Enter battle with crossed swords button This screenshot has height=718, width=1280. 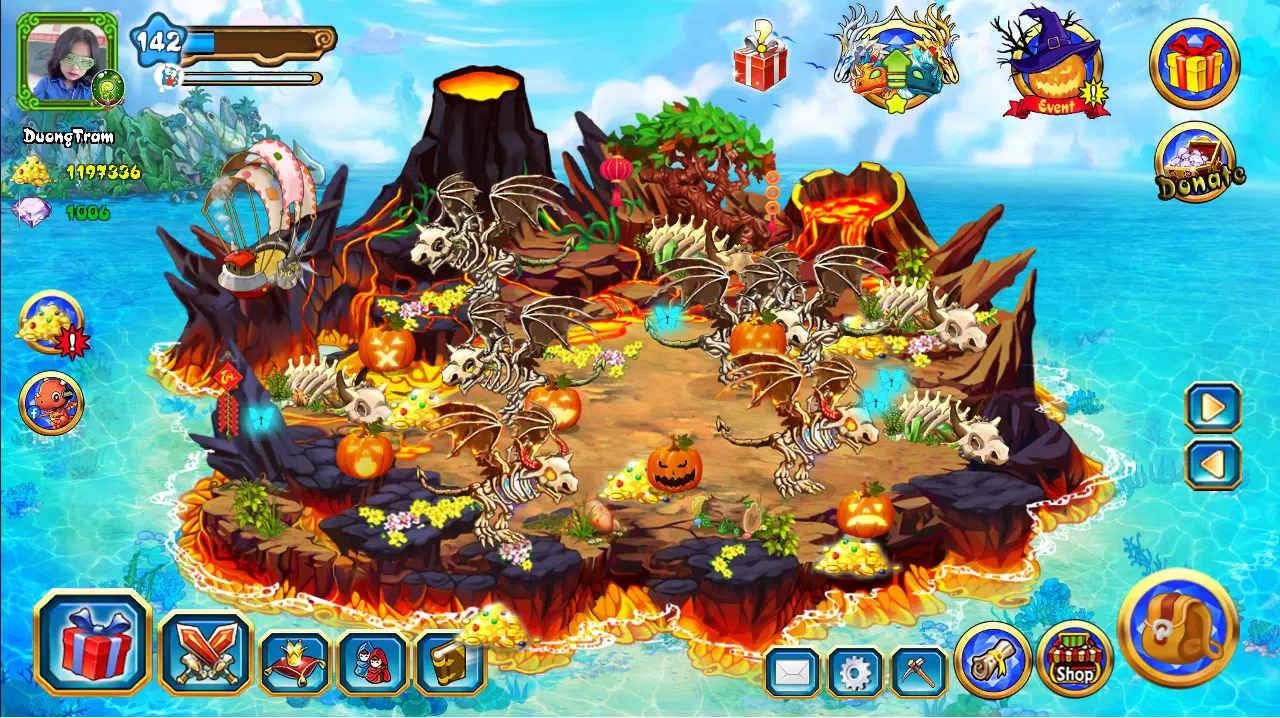tap(205, 652)
